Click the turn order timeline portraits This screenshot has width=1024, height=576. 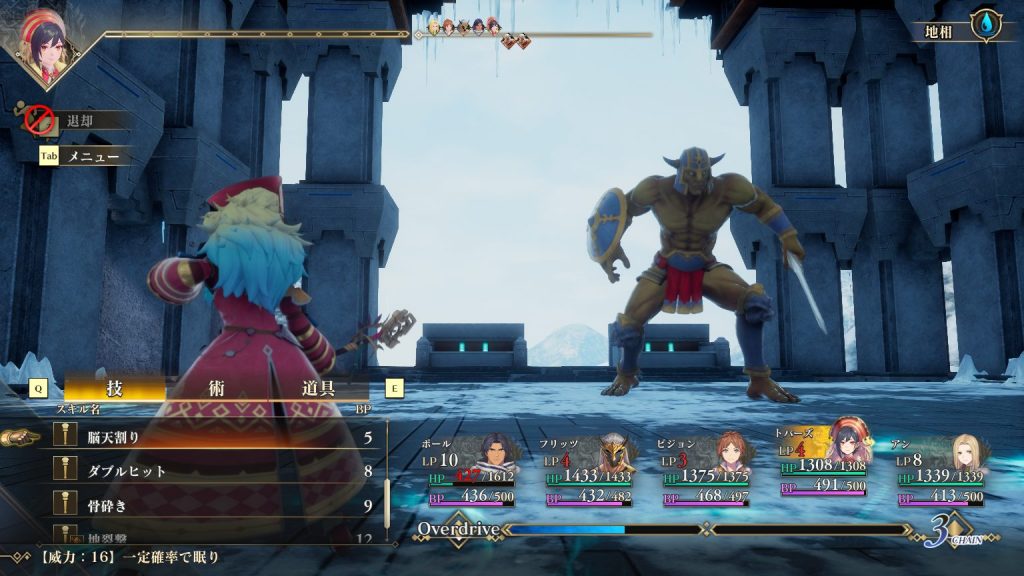pos(464,27)
